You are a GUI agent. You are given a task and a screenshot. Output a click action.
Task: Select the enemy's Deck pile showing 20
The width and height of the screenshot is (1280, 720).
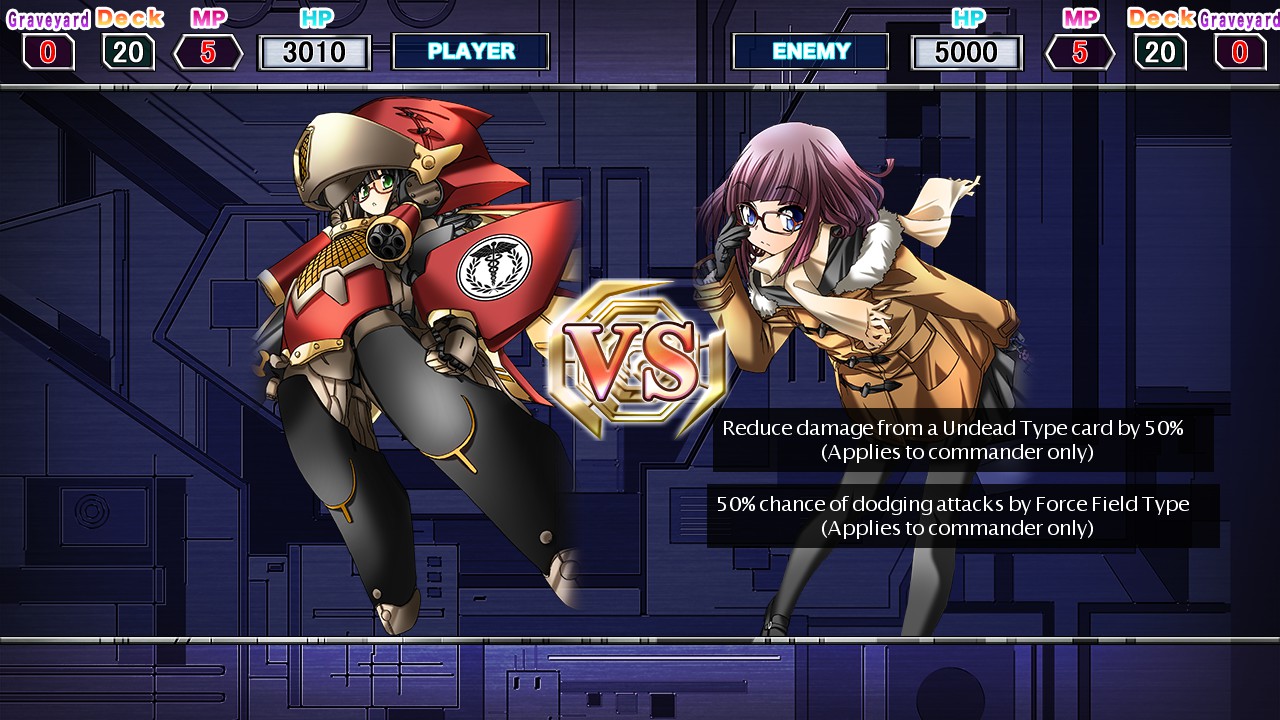(1159, 51)
